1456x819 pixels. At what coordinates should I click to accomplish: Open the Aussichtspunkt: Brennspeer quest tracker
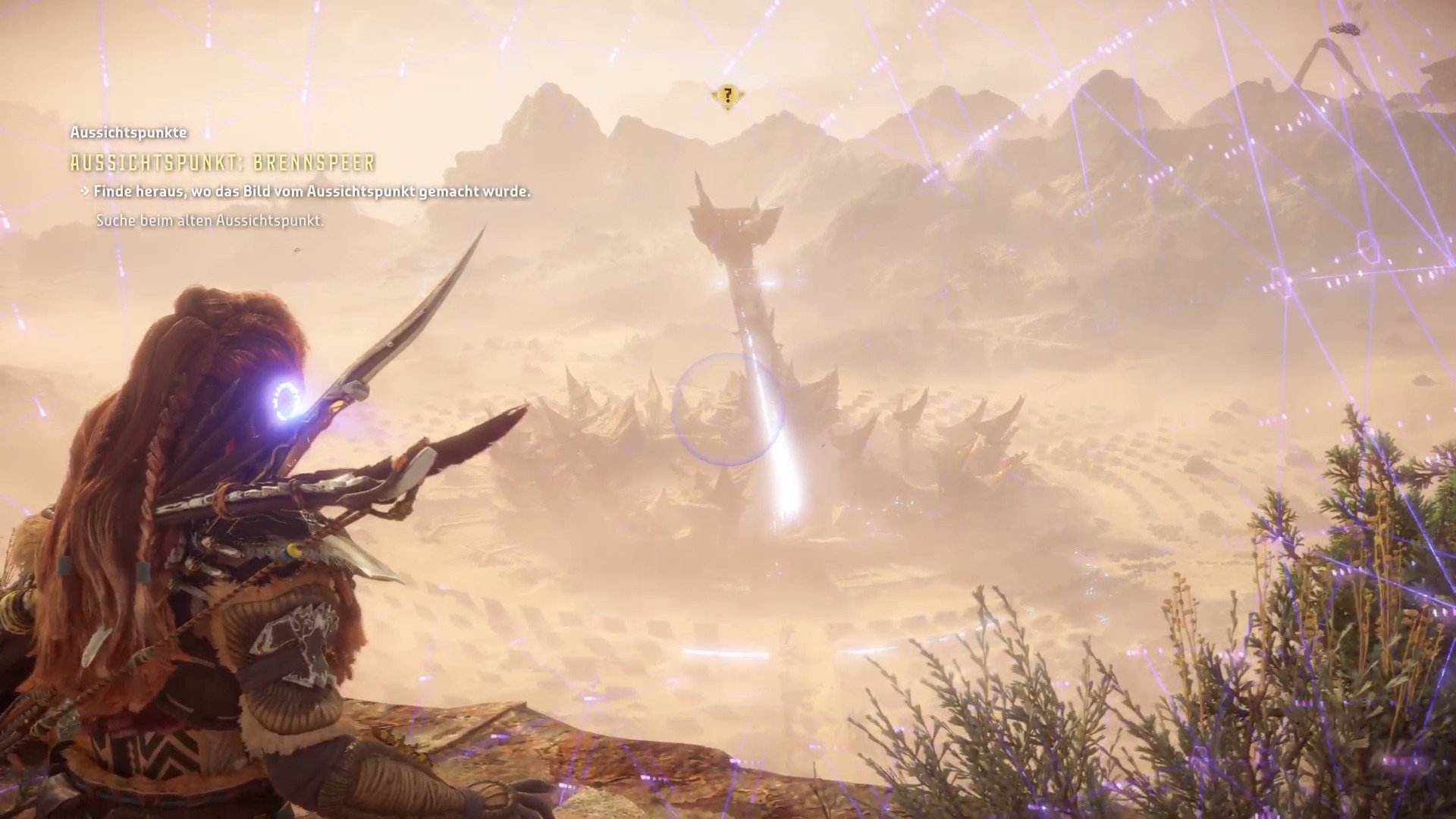click(223, 162)
